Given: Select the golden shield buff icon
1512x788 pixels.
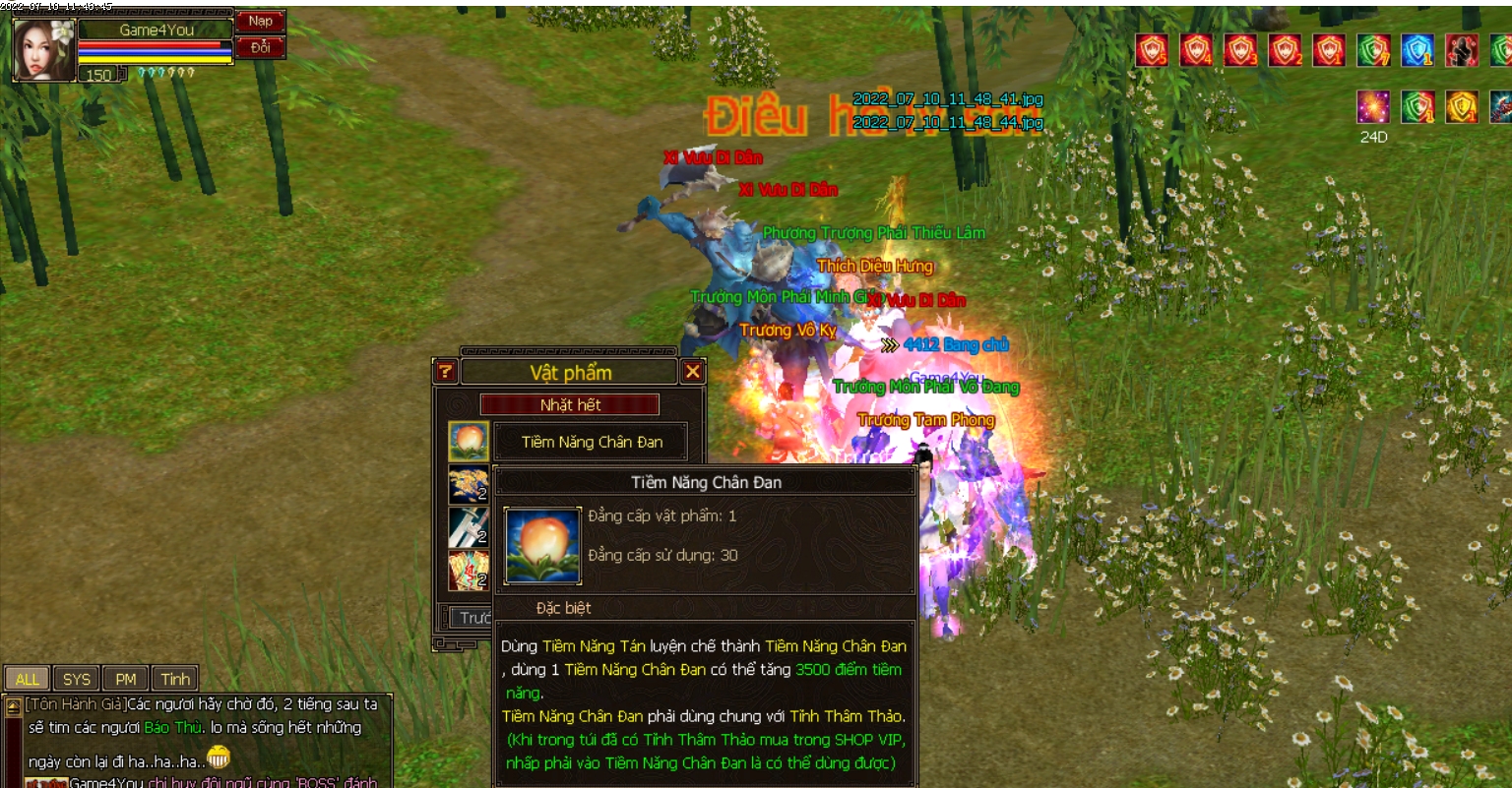Looking at the screenshot, I should click(x=1462, y=106).
